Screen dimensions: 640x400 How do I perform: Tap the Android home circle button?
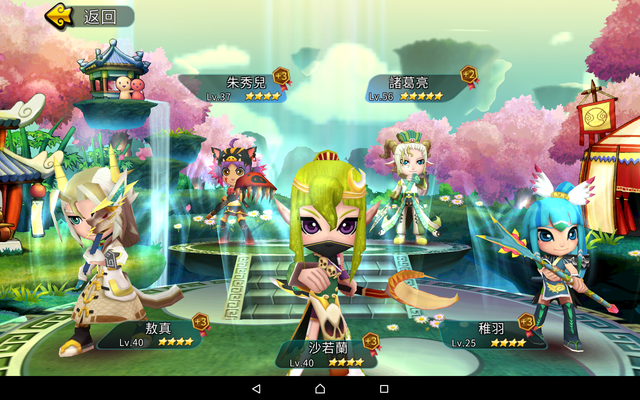pos(320,388)
